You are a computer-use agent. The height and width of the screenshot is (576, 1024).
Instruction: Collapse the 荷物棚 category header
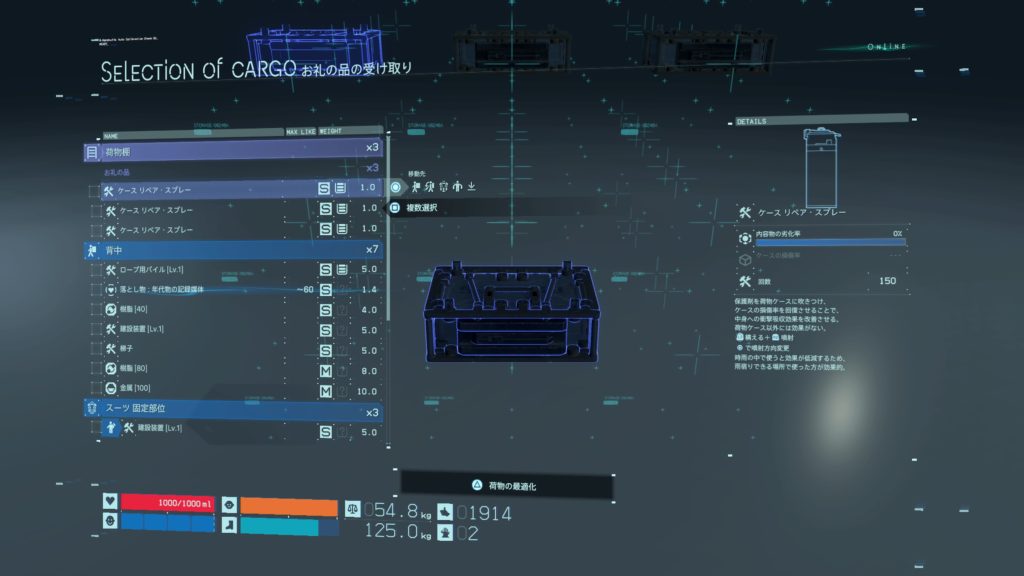coord(232,152)
